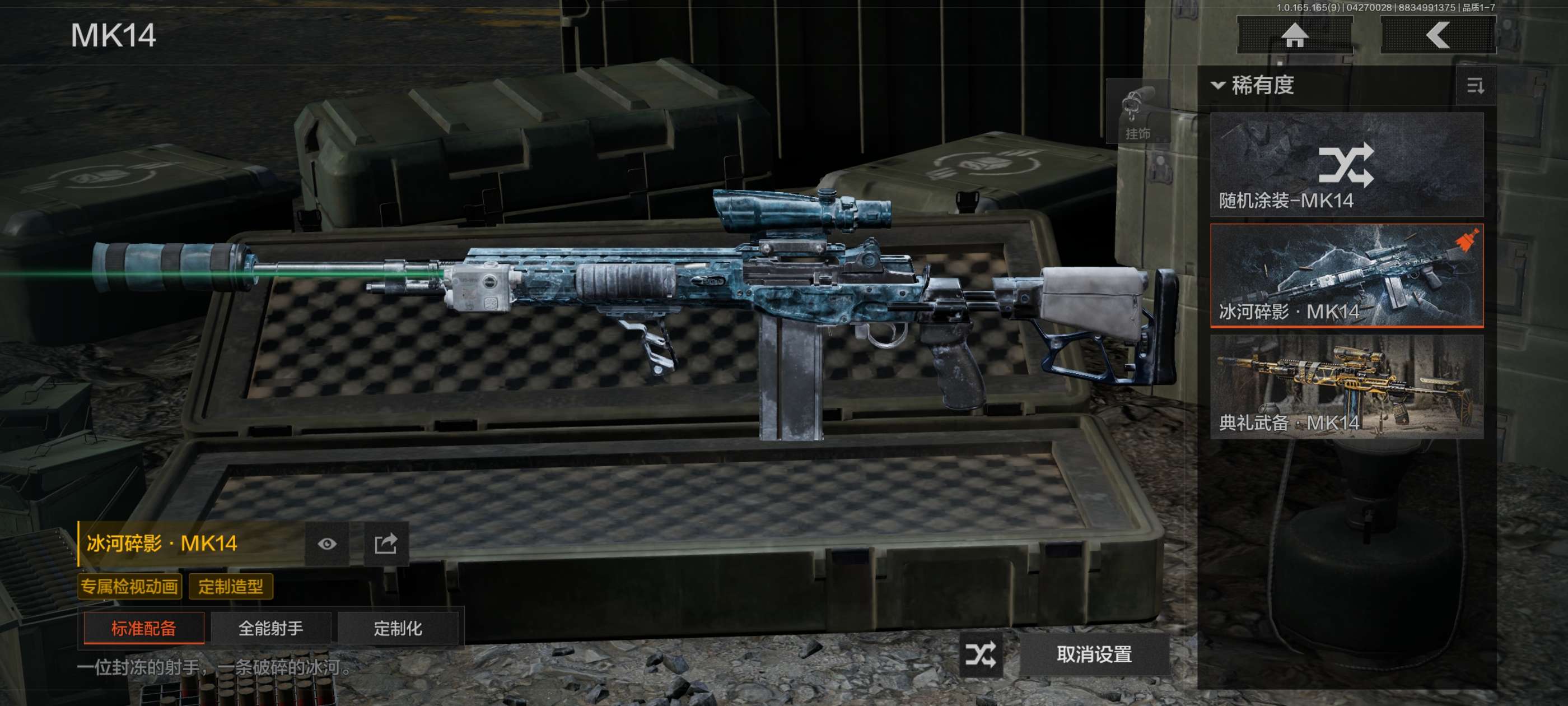Image resolution: width=1568 pixels, height=706 pixels.
Task: View the 专属检视动画 tag
Action: (x=130, y=587)
